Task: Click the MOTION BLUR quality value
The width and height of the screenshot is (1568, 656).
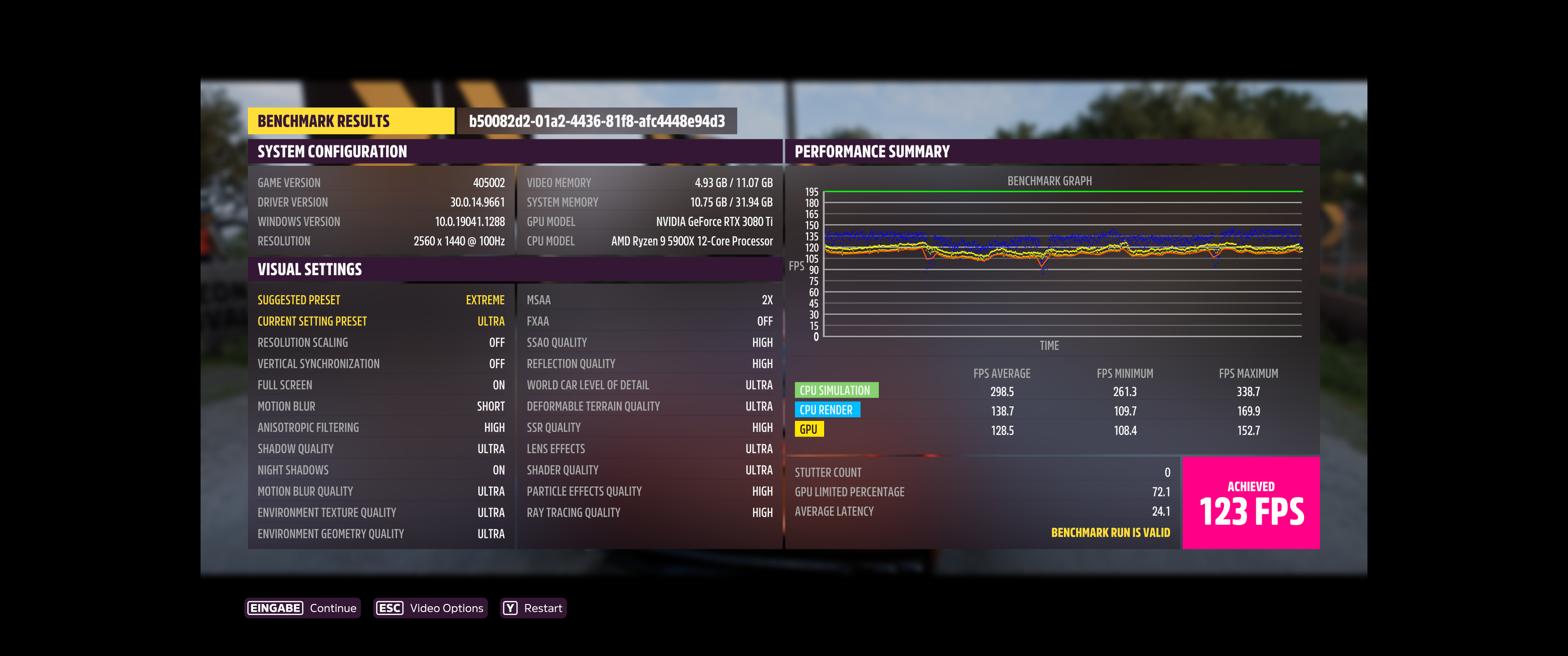Action: pyautogui.click(x=490, y=406)
